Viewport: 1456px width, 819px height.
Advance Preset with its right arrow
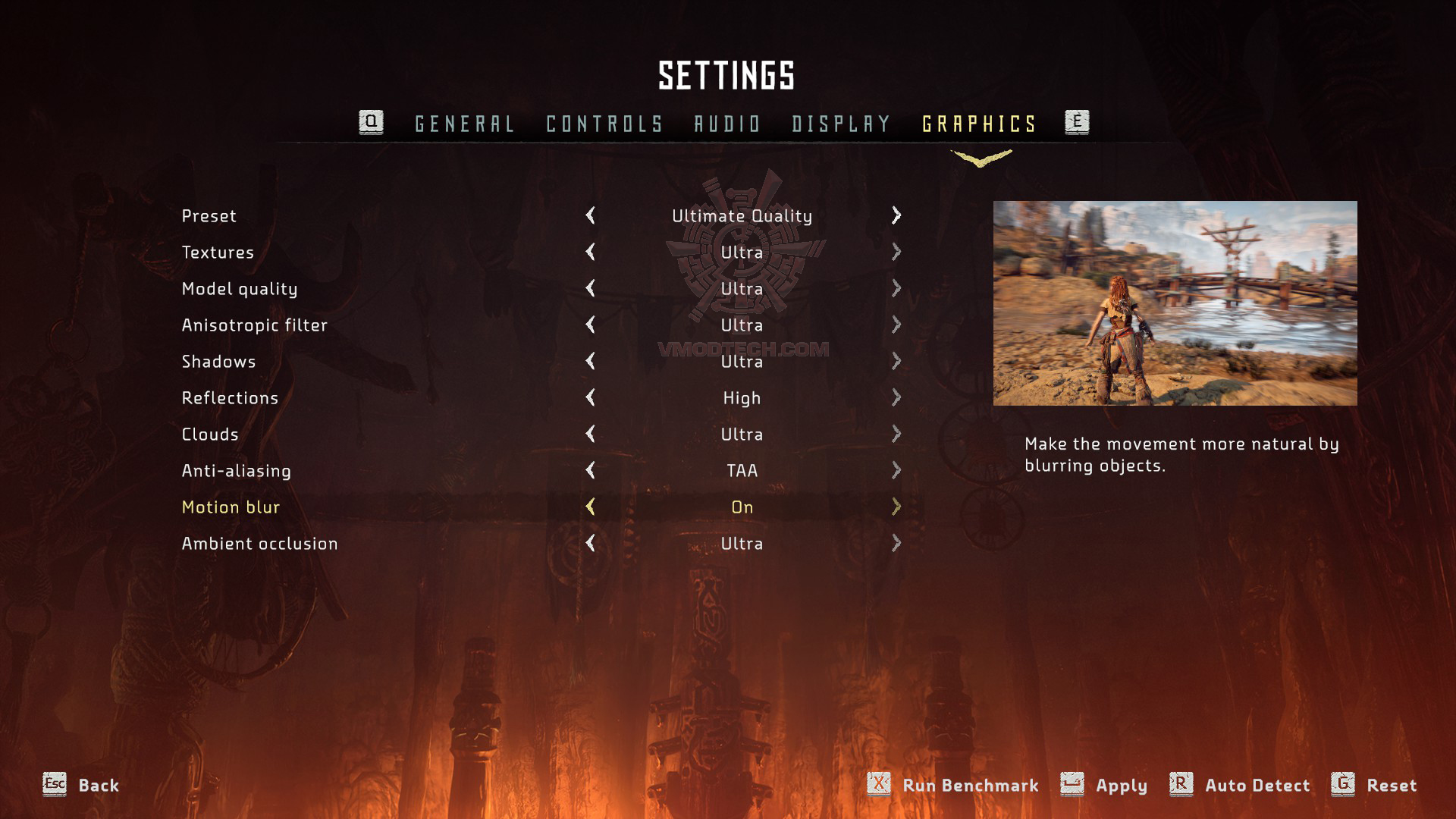(x=896, y=215)
